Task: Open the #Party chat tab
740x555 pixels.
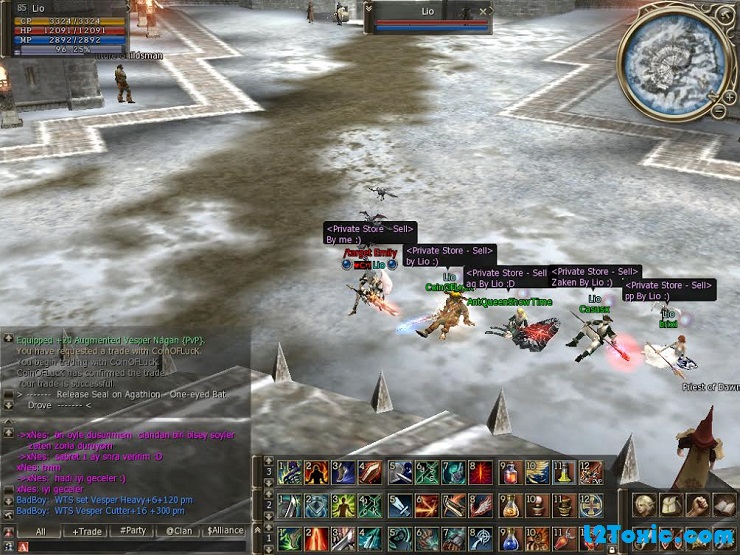Action: coord(132,531)
